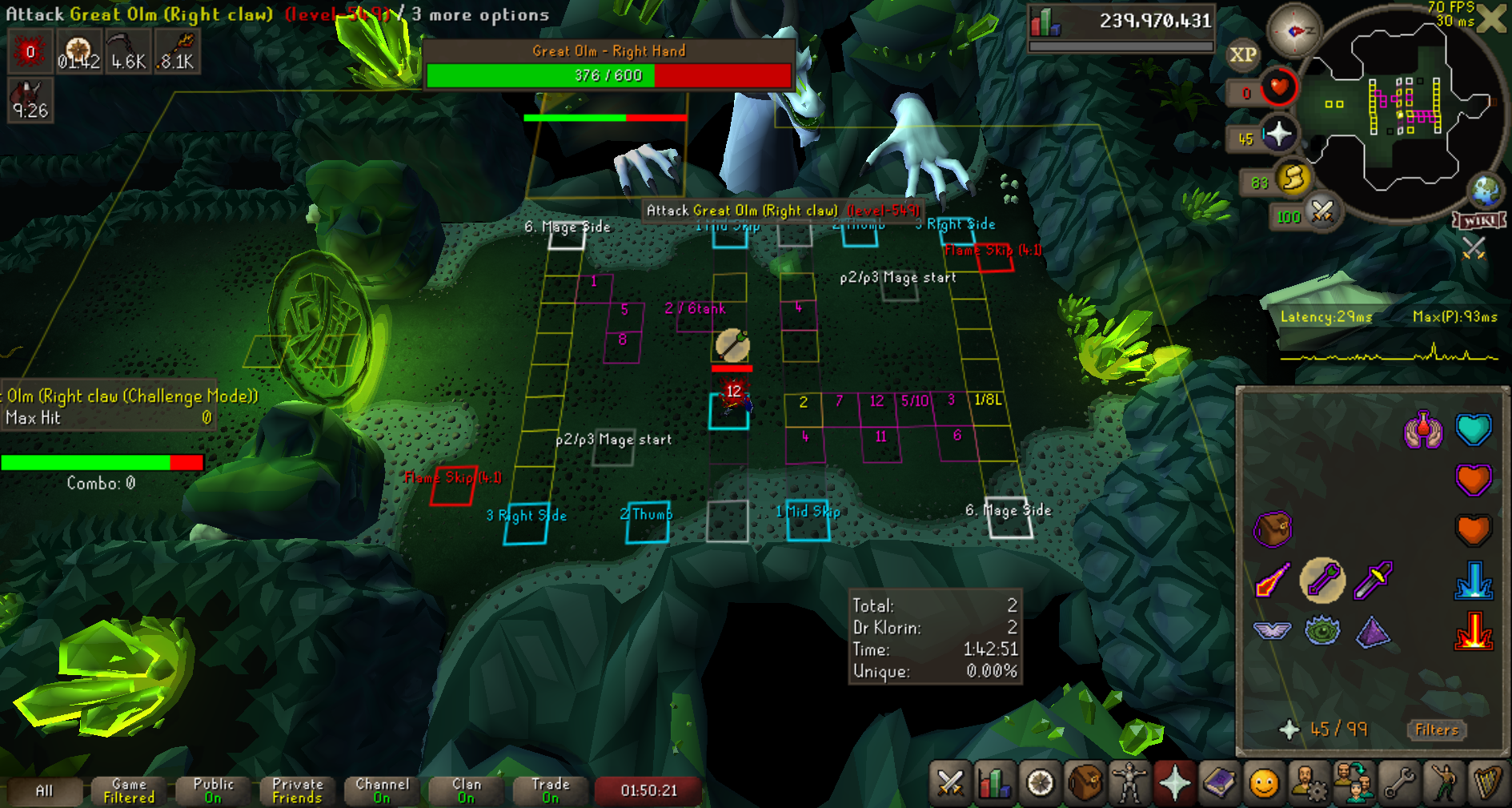Toggle quick-prayers with the prayer orb
The height and width of the screenshot is (808, 1512).
(1278, 134)
